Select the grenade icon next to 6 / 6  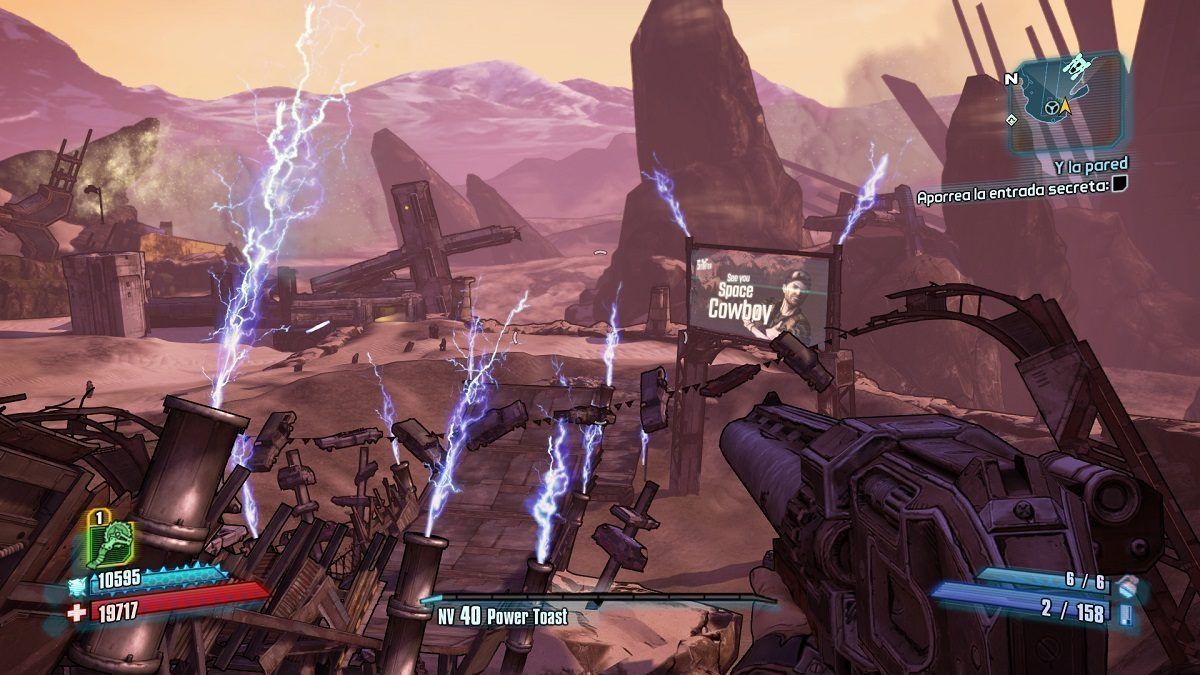pyautogui.click(x=1126, y=583)
